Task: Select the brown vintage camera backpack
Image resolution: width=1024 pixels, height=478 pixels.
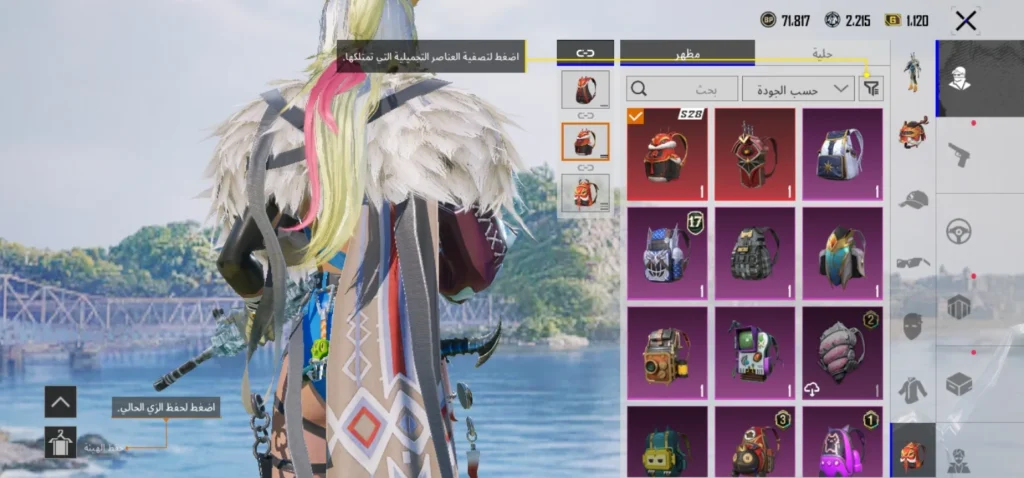Action: (x=666, y=352)
